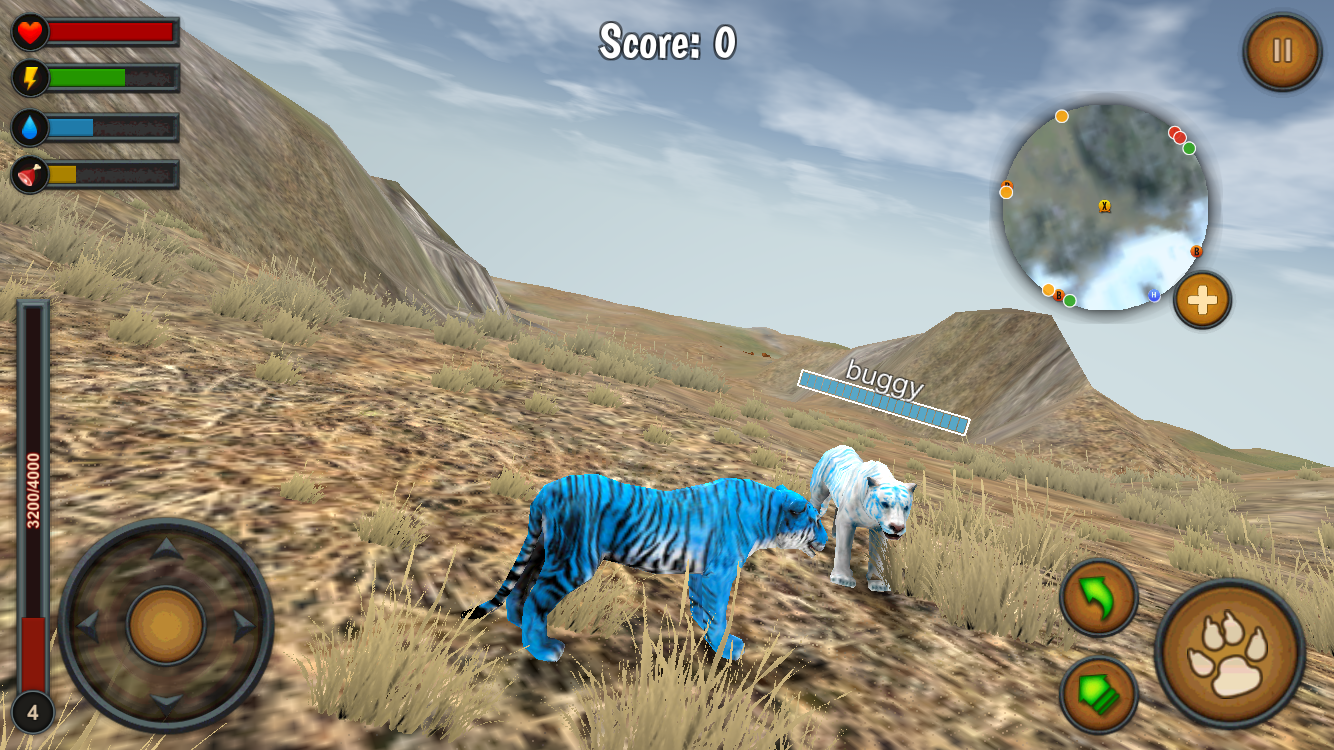Select the lightning energy icon
Image resolution: width=1334 pixels, height=750 pixels.
(x=28, y=77)
